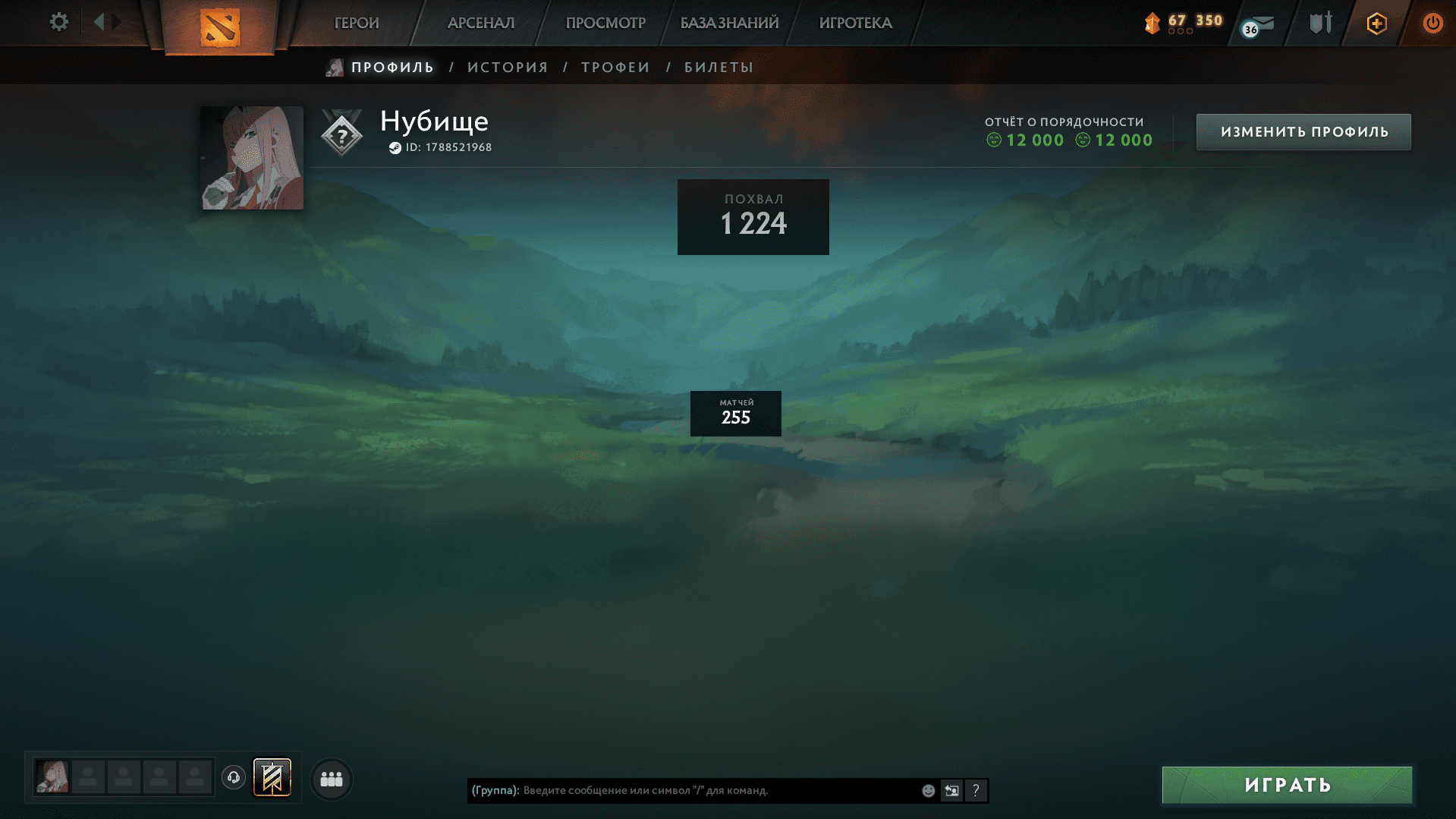Open the settings gear

coord(58,22)
